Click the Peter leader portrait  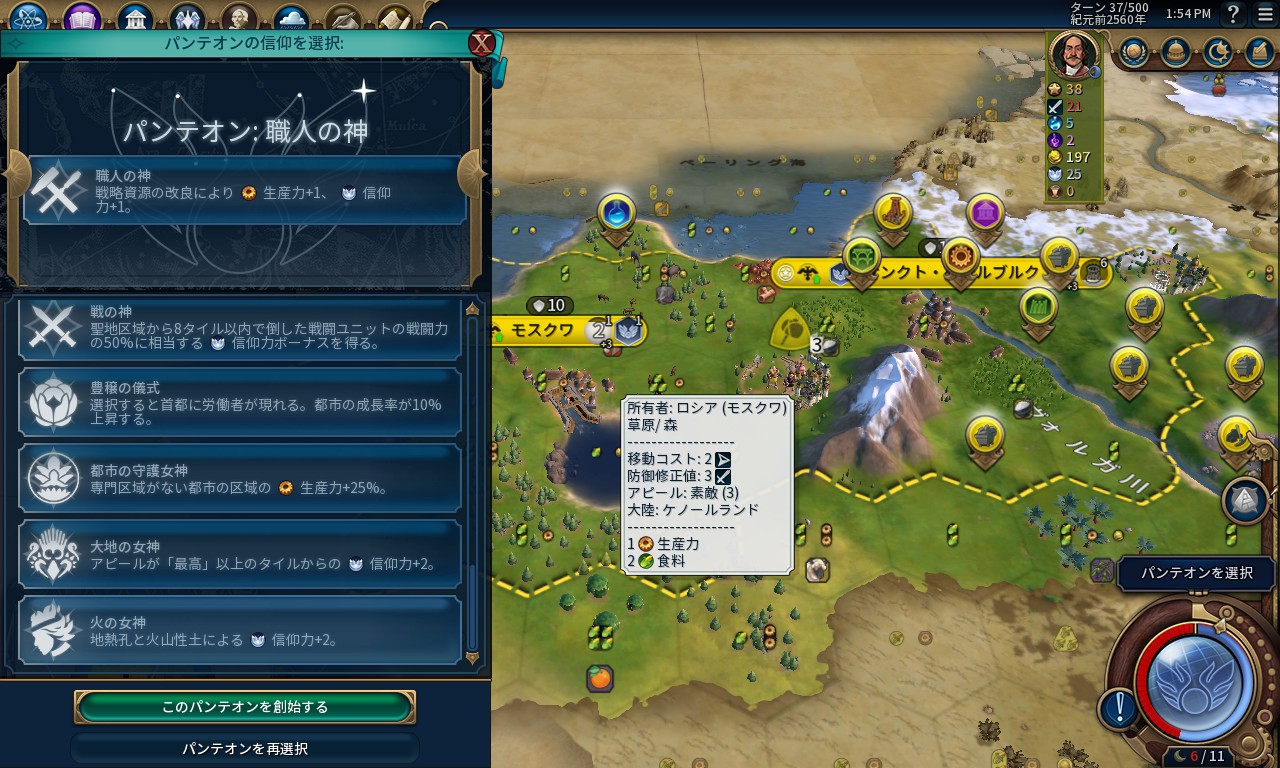coord(1075,55)
